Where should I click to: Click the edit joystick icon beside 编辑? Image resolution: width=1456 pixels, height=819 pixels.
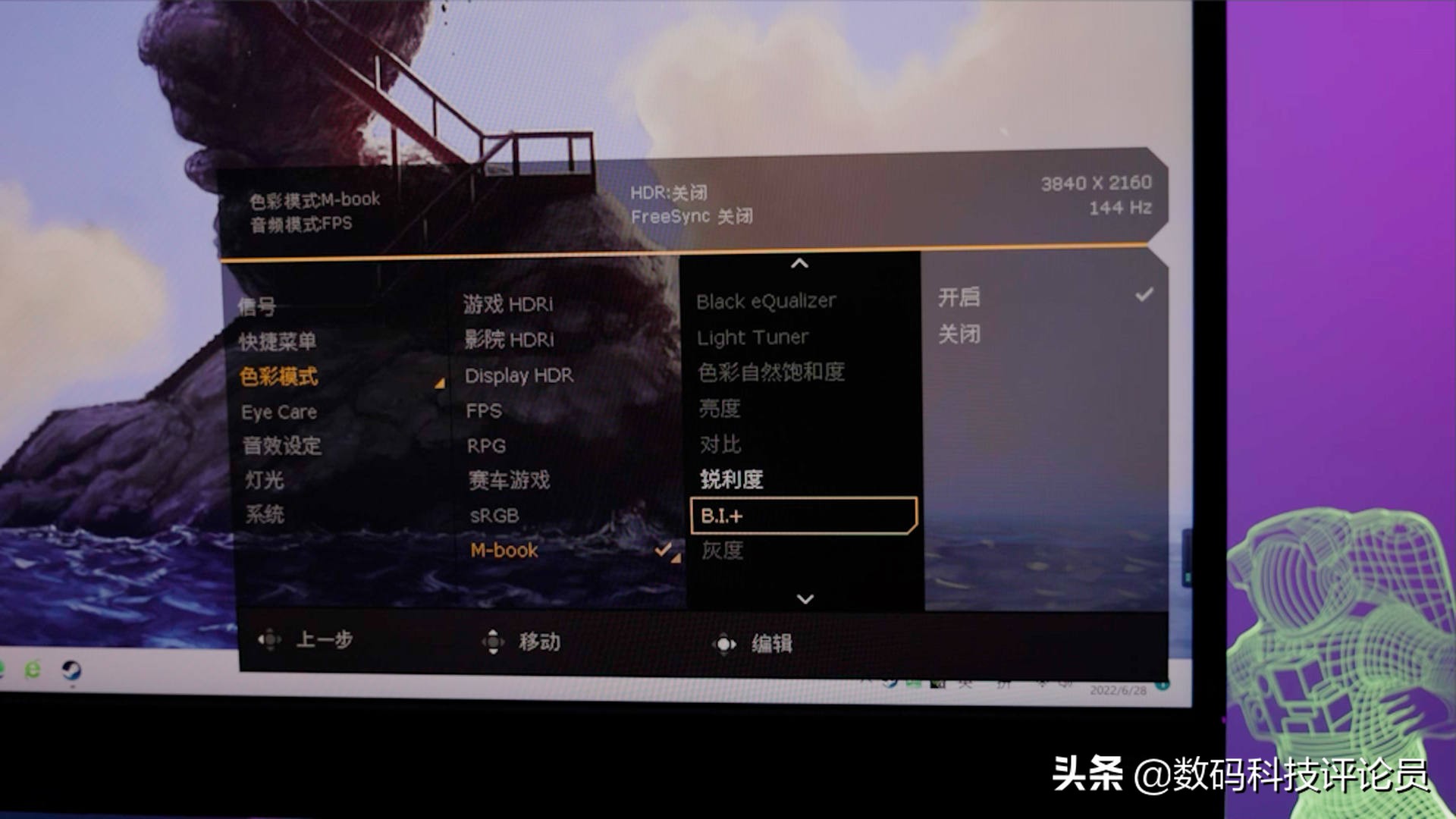tap(726, 642)
